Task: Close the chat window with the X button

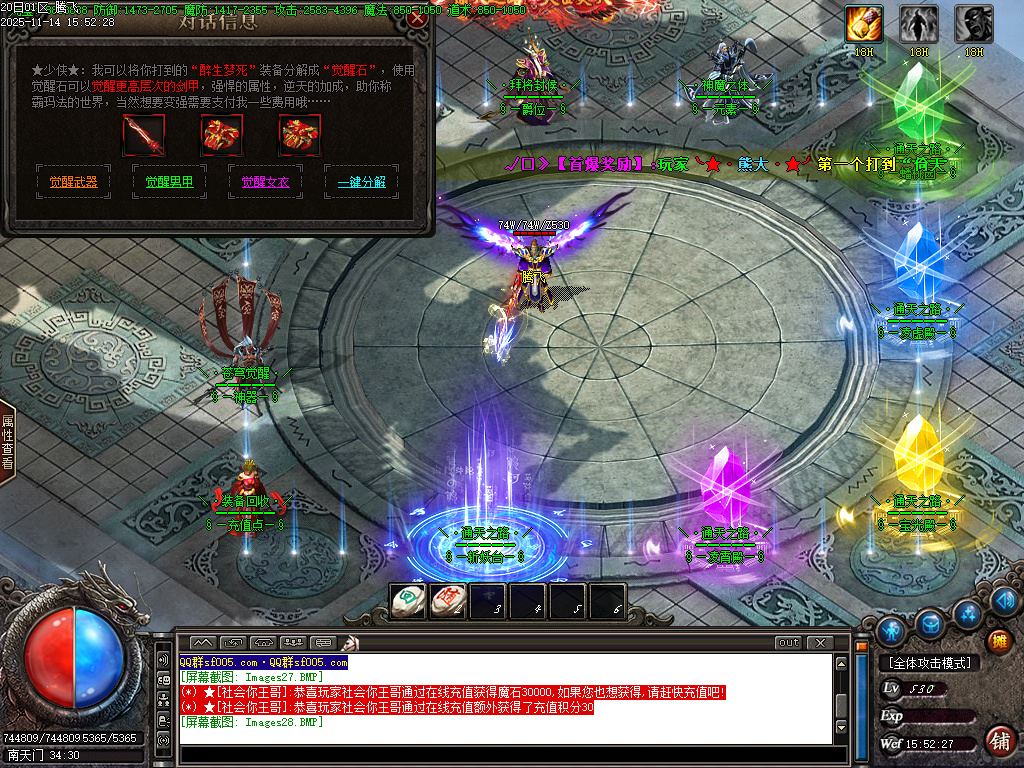Action: tap(819, 642)
